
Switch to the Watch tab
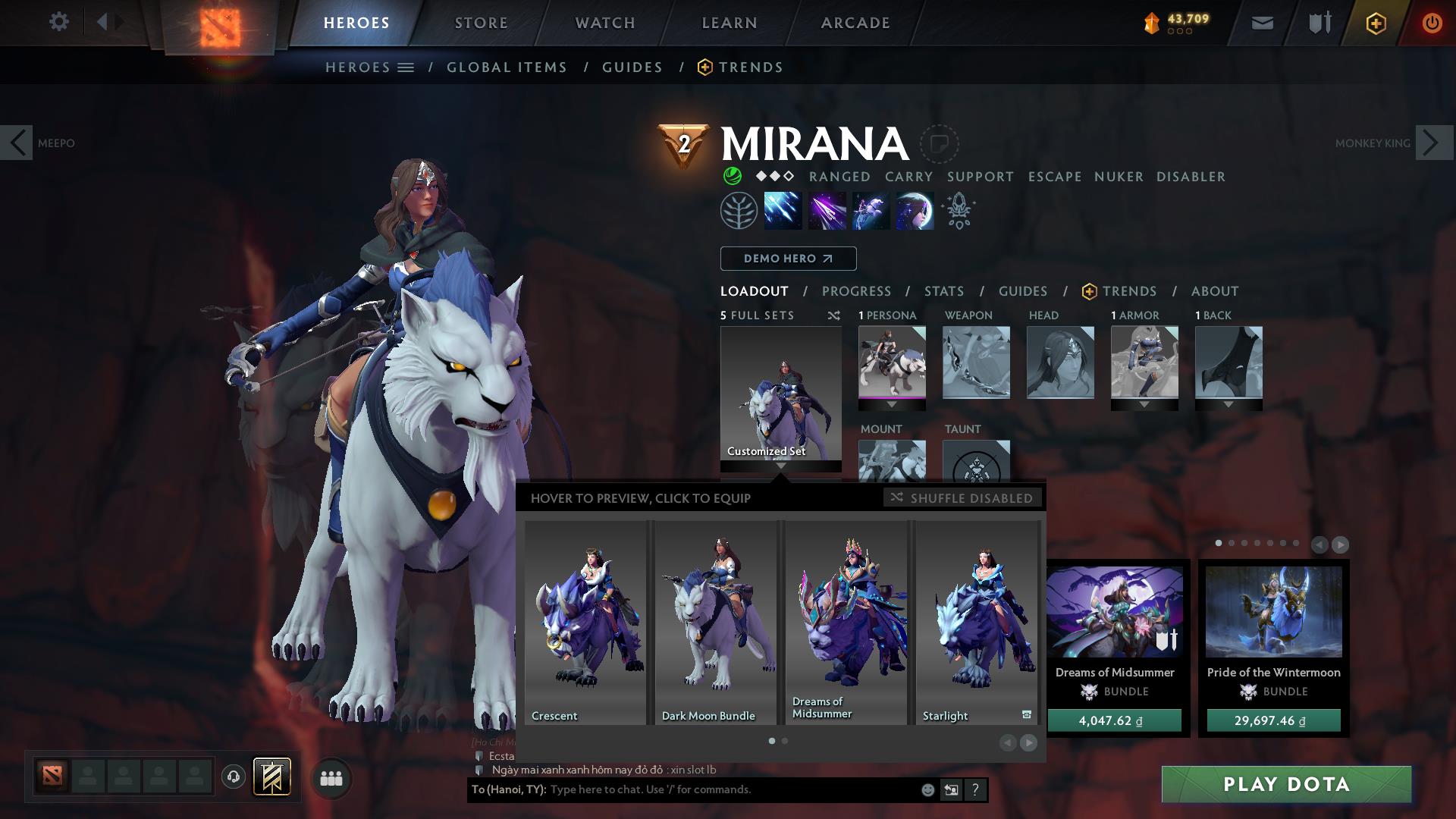coord(604,23)
